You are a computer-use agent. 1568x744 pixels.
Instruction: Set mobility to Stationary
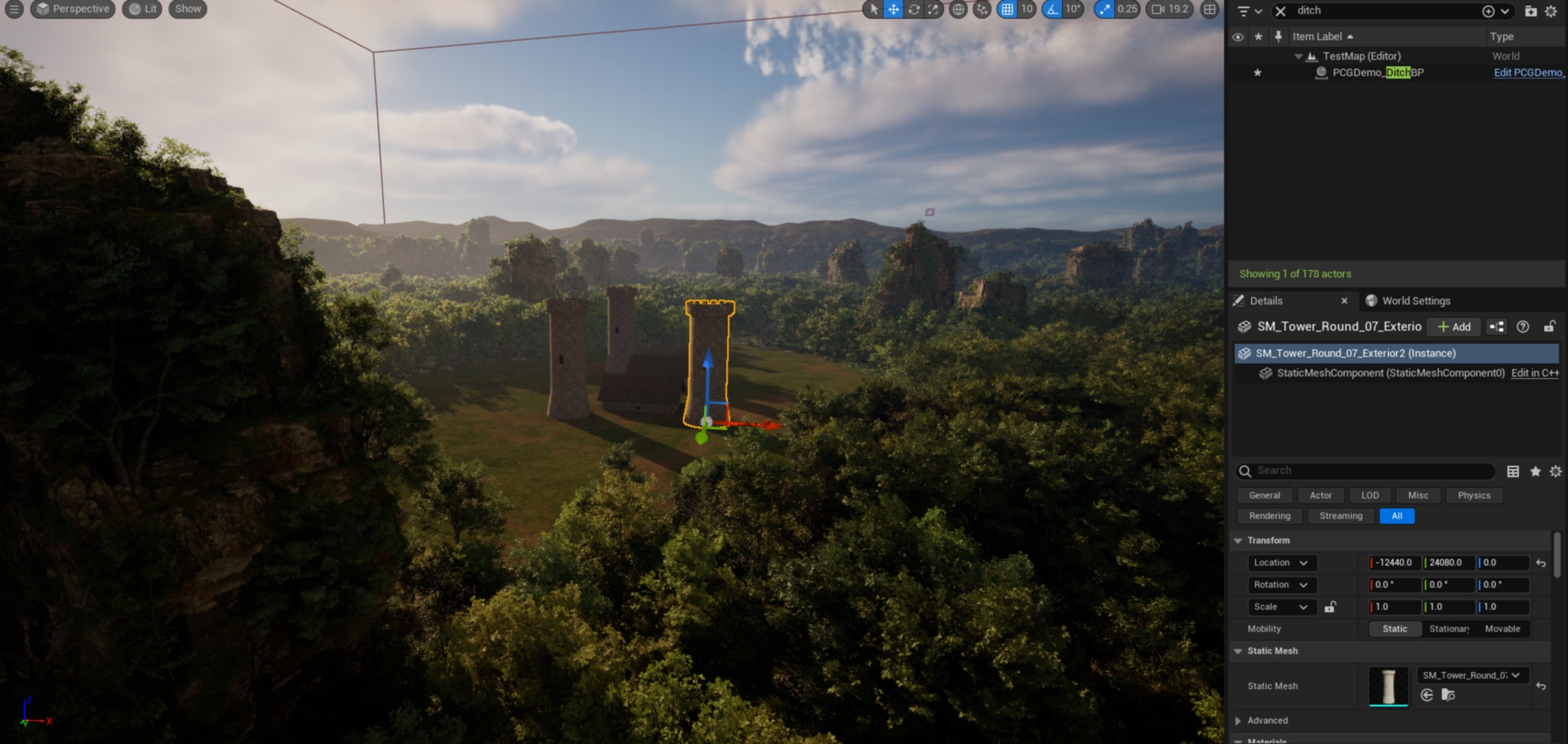pyautogui.click(x=1448, y=629)
